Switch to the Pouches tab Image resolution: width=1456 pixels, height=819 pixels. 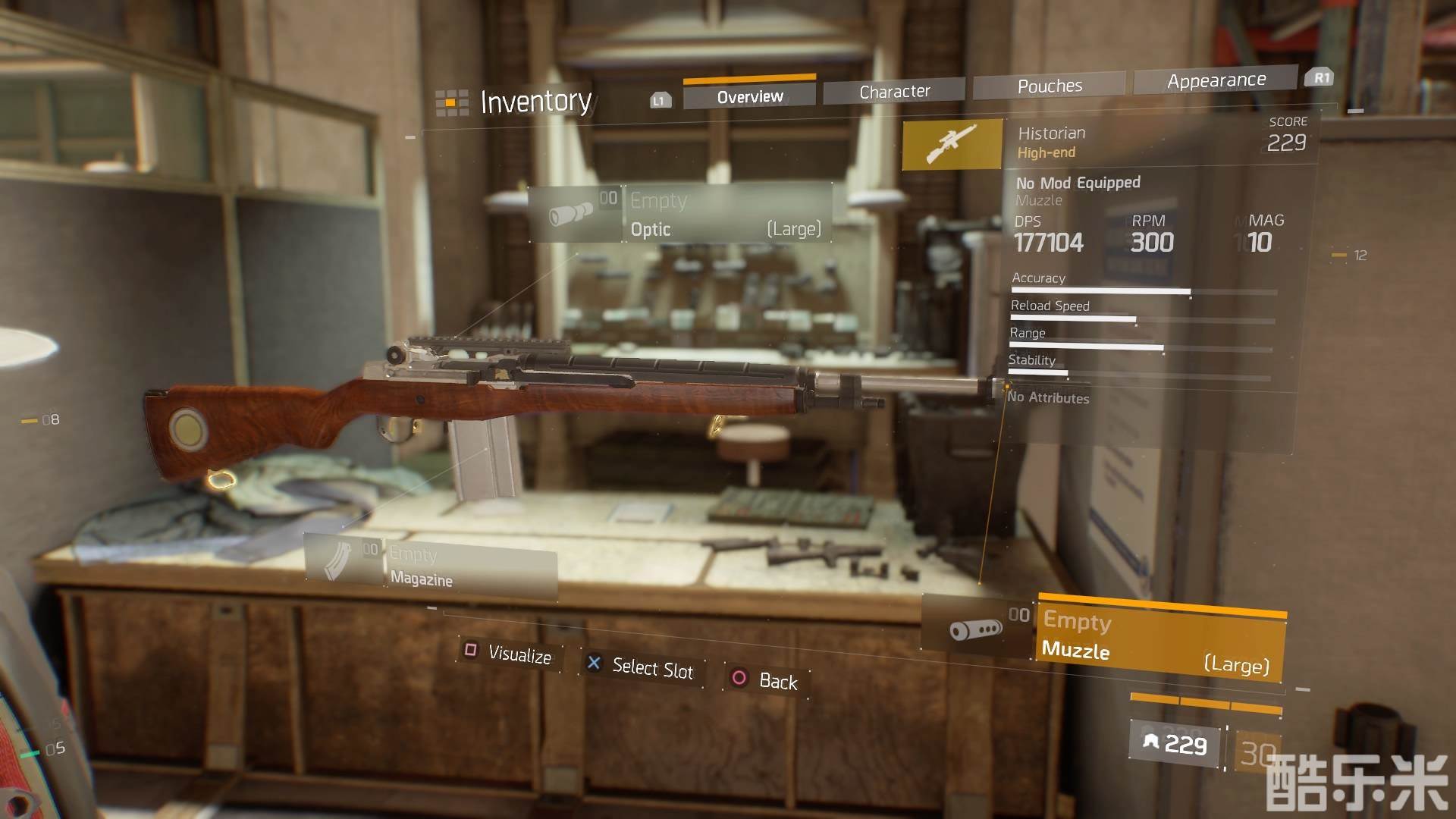pyautogui.click(x=1050, y=86)
